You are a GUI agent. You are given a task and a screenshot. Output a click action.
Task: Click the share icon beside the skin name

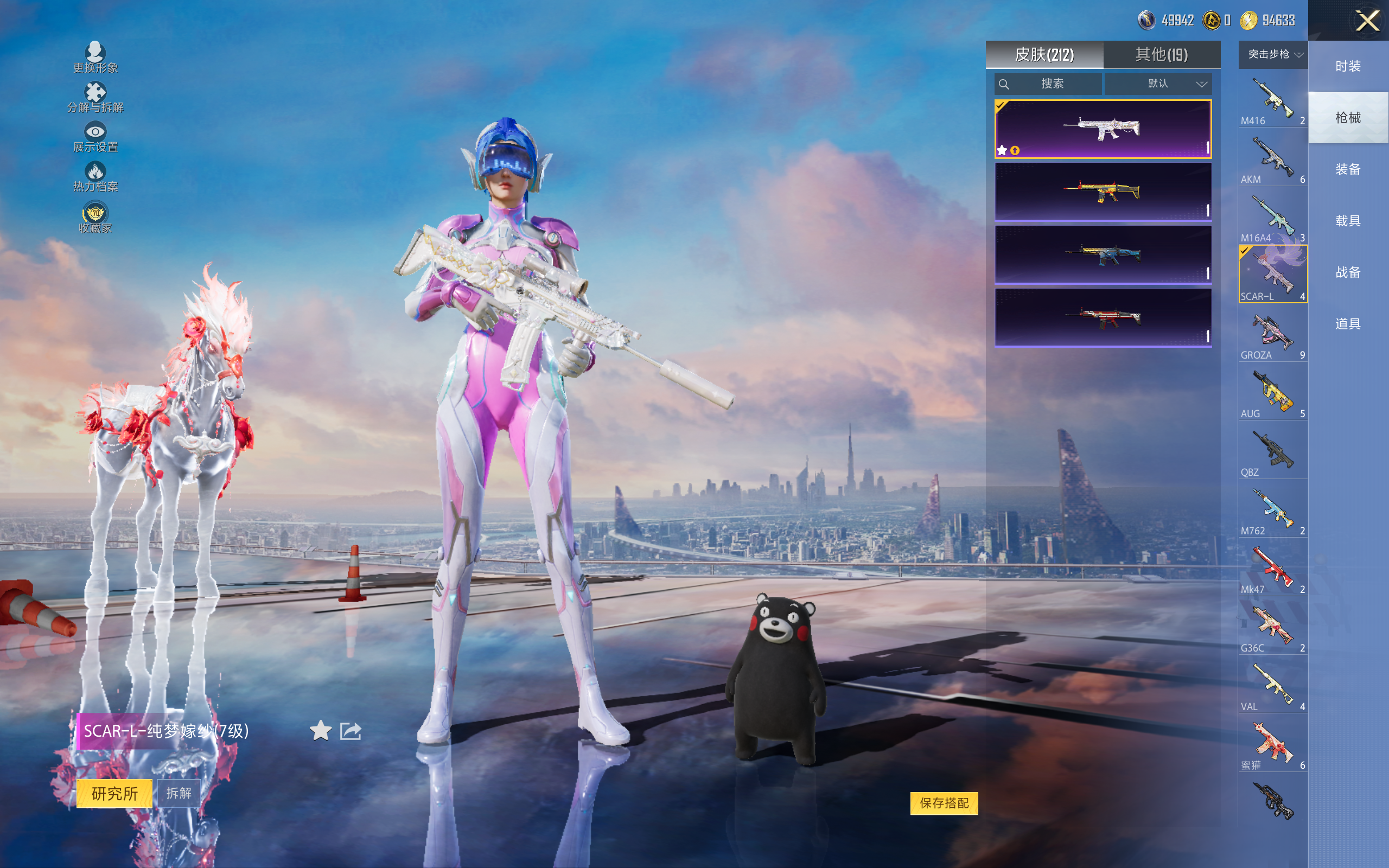click(350, 731)
